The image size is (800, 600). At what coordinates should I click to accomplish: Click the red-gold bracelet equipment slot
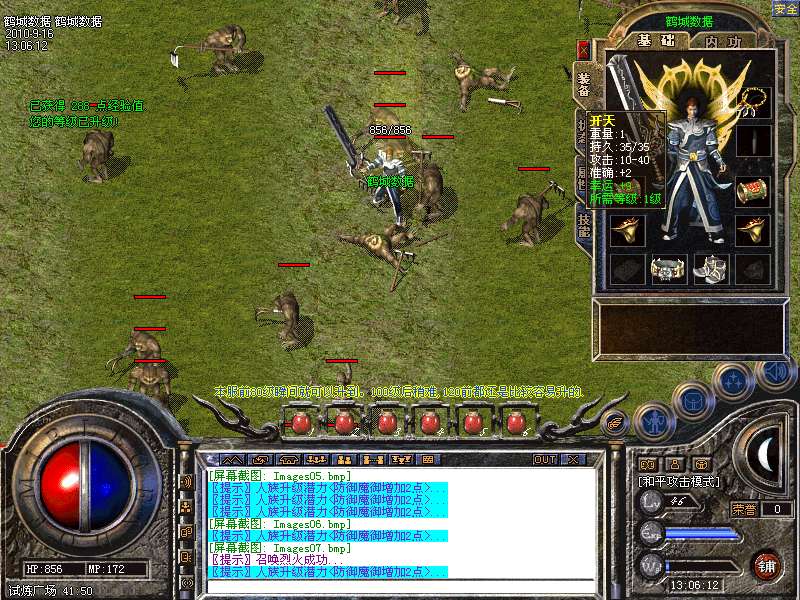pyautogui.click(x=753, y=190)
